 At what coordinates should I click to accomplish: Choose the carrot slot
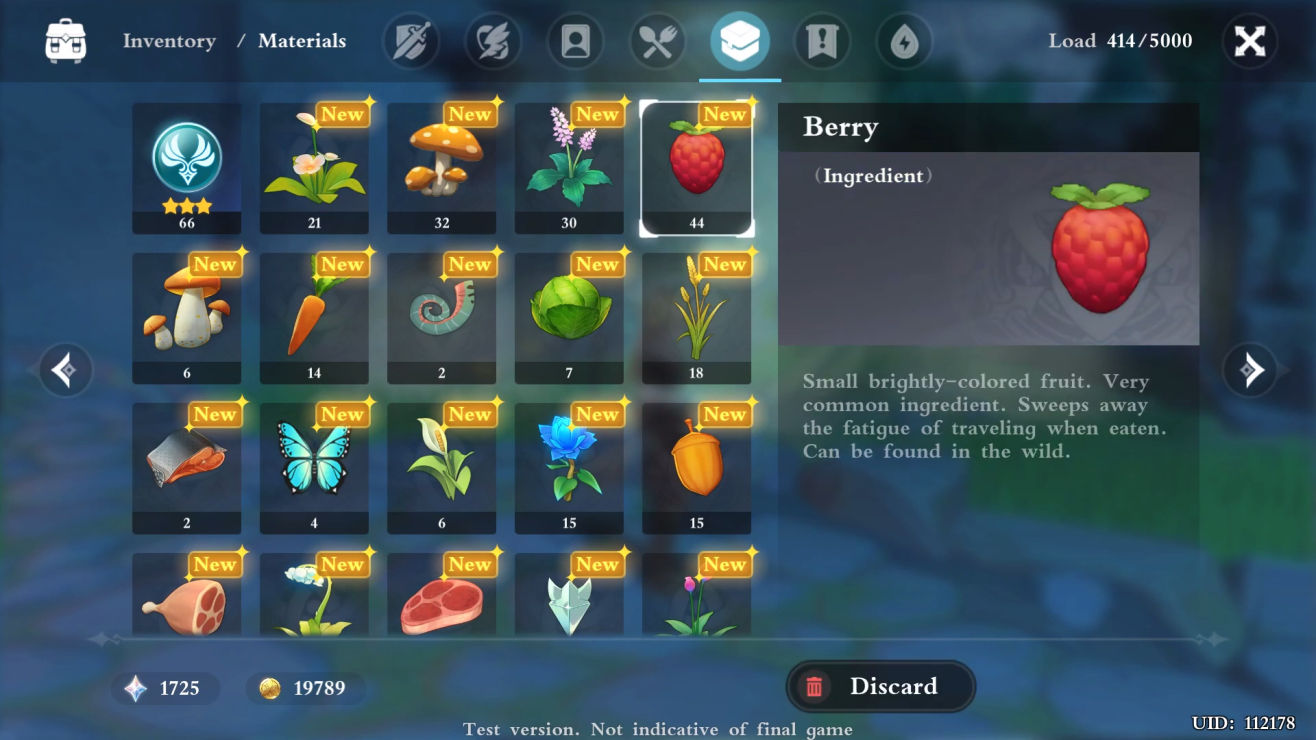pyautogui.click(x=314, y=318)
